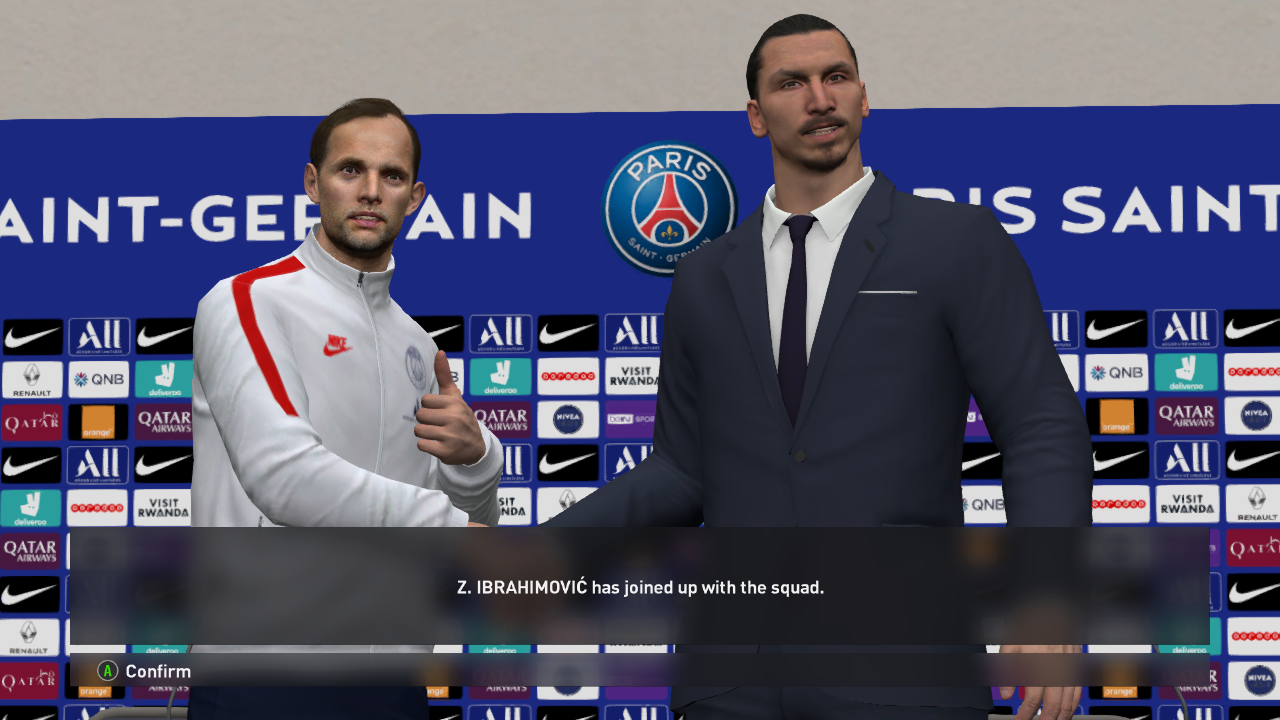The height and width of the screenshot is (720, 1280).
Task: Click an ALL Accor Live Limitless logo
Action: (x=99, y=335)
